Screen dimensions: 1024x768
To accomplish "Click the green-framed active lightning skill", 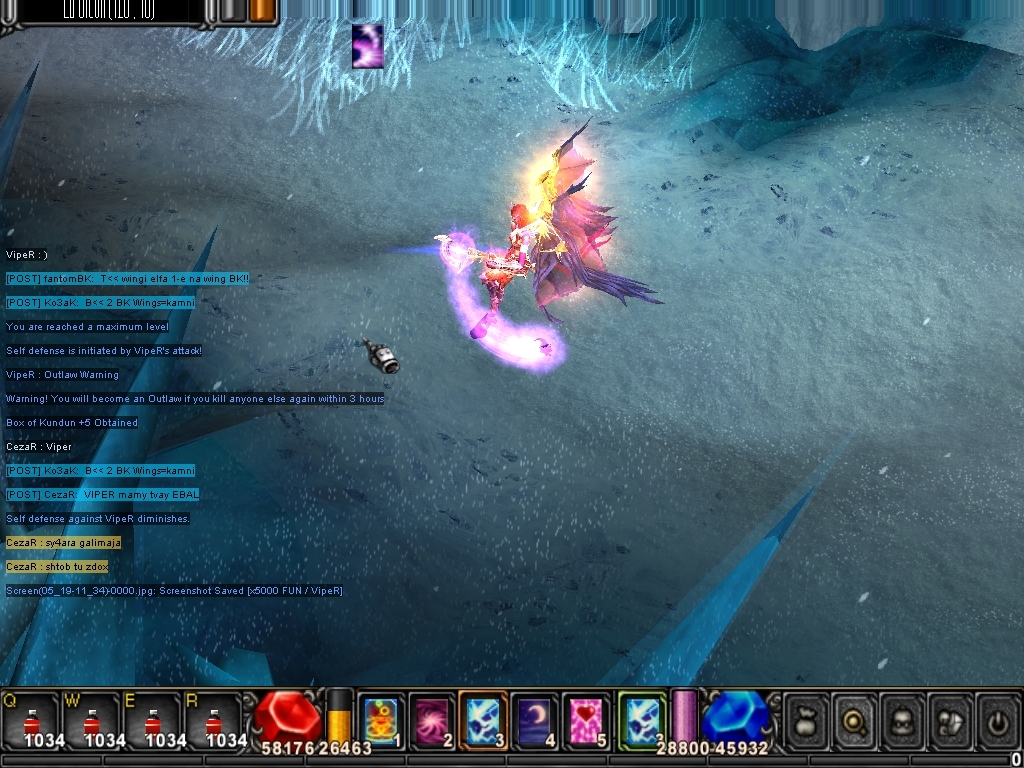I will [641, 720].
